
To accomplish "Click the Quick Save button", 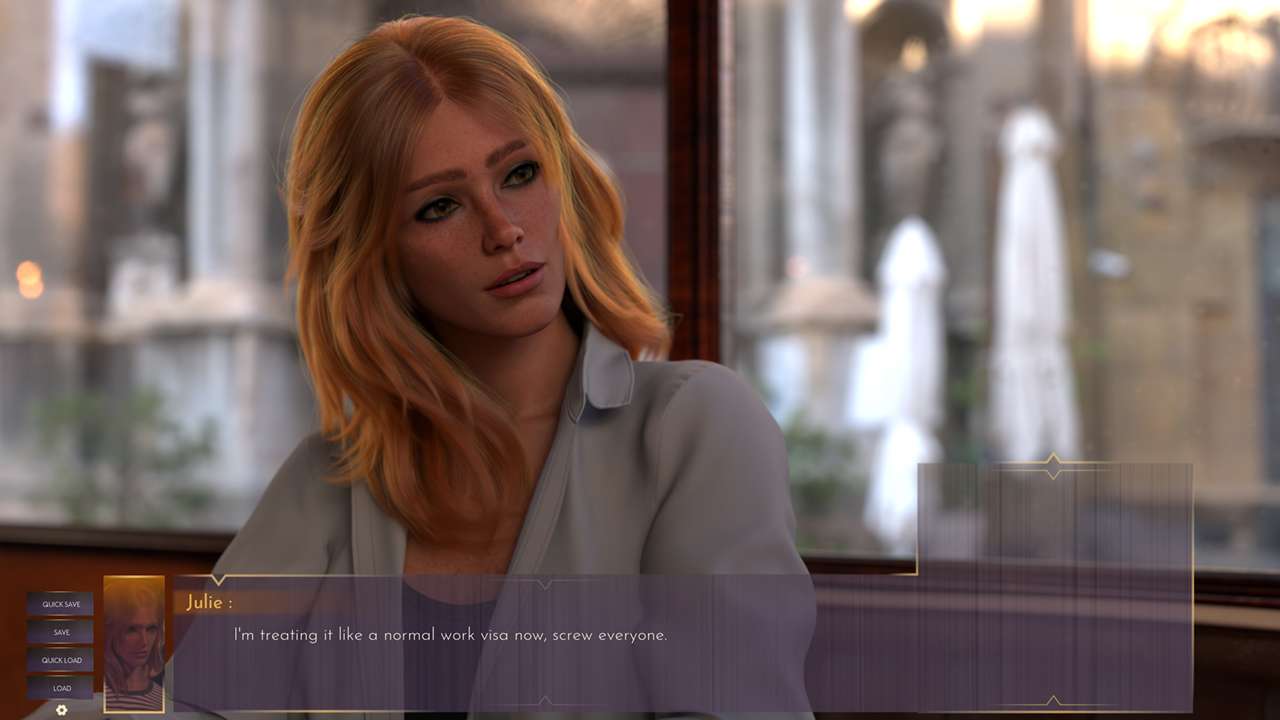I will (60, 604).
